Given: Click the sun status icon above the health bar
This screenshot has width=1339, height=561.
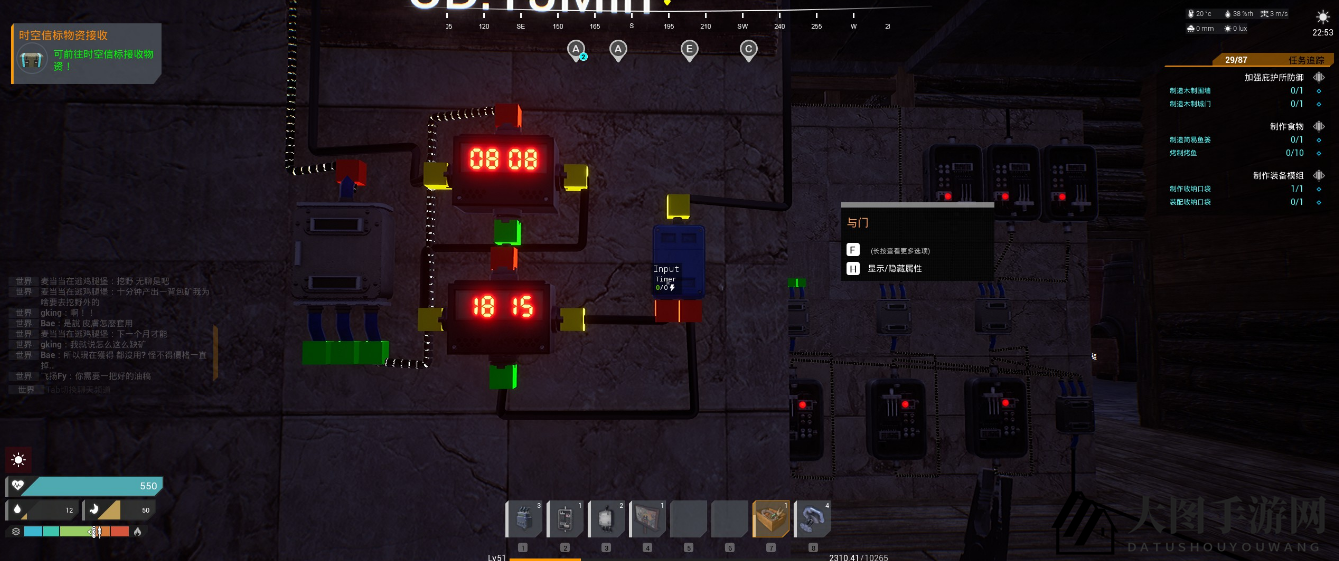Looking at the screenshot, I should 18,460.
